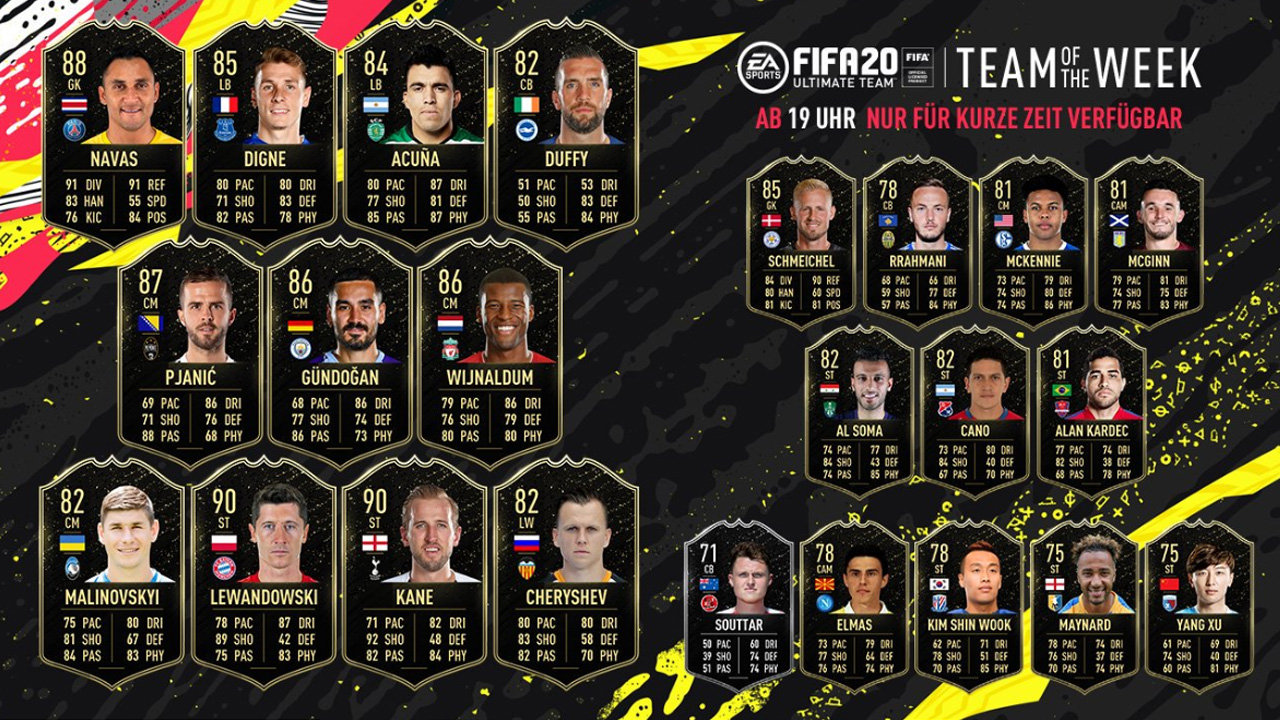Select the McKennie player card
The width and height of the screenshot is (1280, 720).
click(1033, 242)
